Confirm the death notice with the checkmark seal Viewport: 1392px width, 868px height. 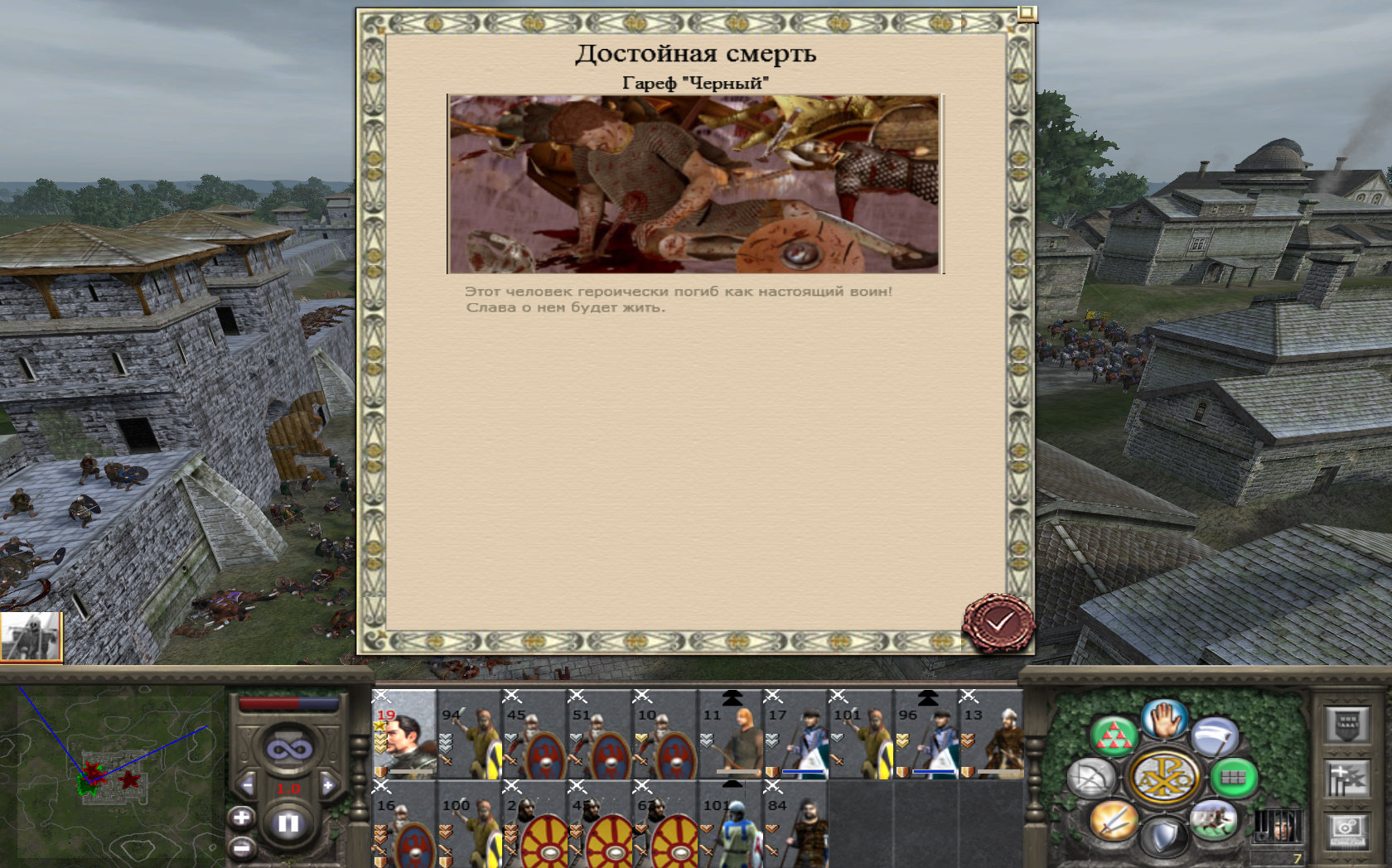pyautogui.click(x=998, y=623)
